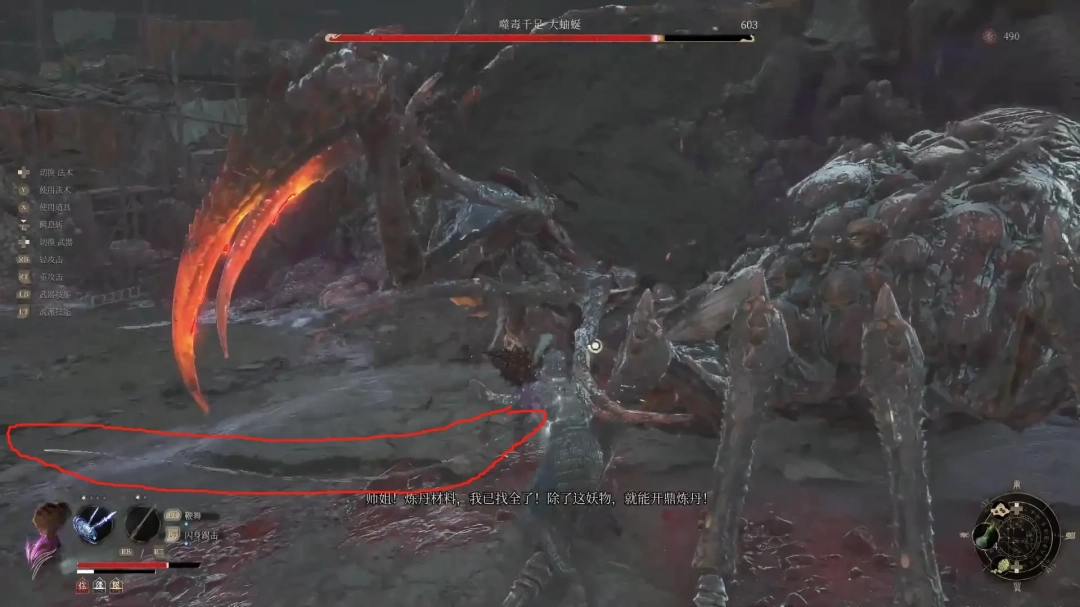The image size is (1080, 607).
Task: Click the red status effect badge
Action: [84, 583]
